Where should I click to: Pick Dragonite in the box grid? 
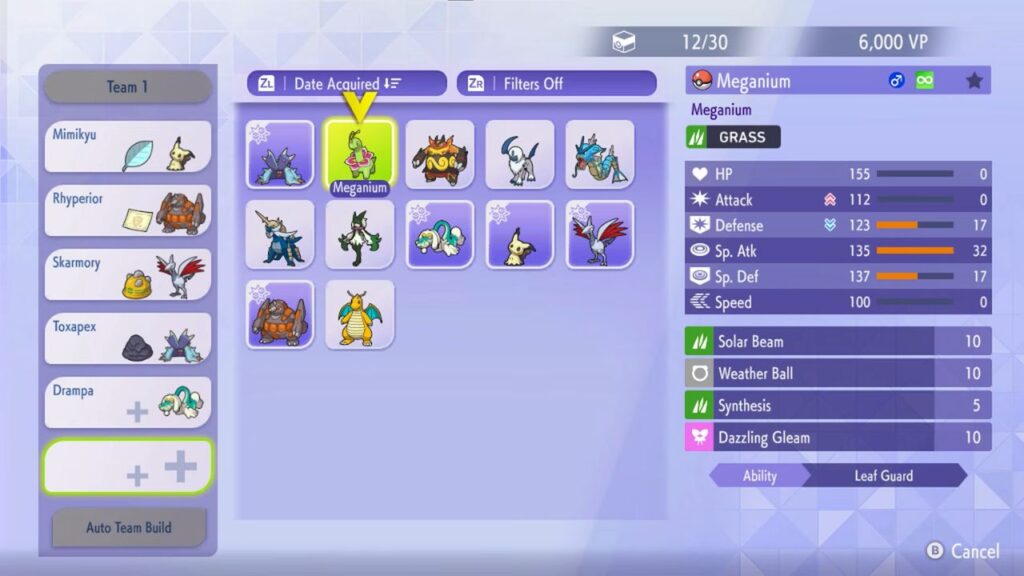coord(360,314)
